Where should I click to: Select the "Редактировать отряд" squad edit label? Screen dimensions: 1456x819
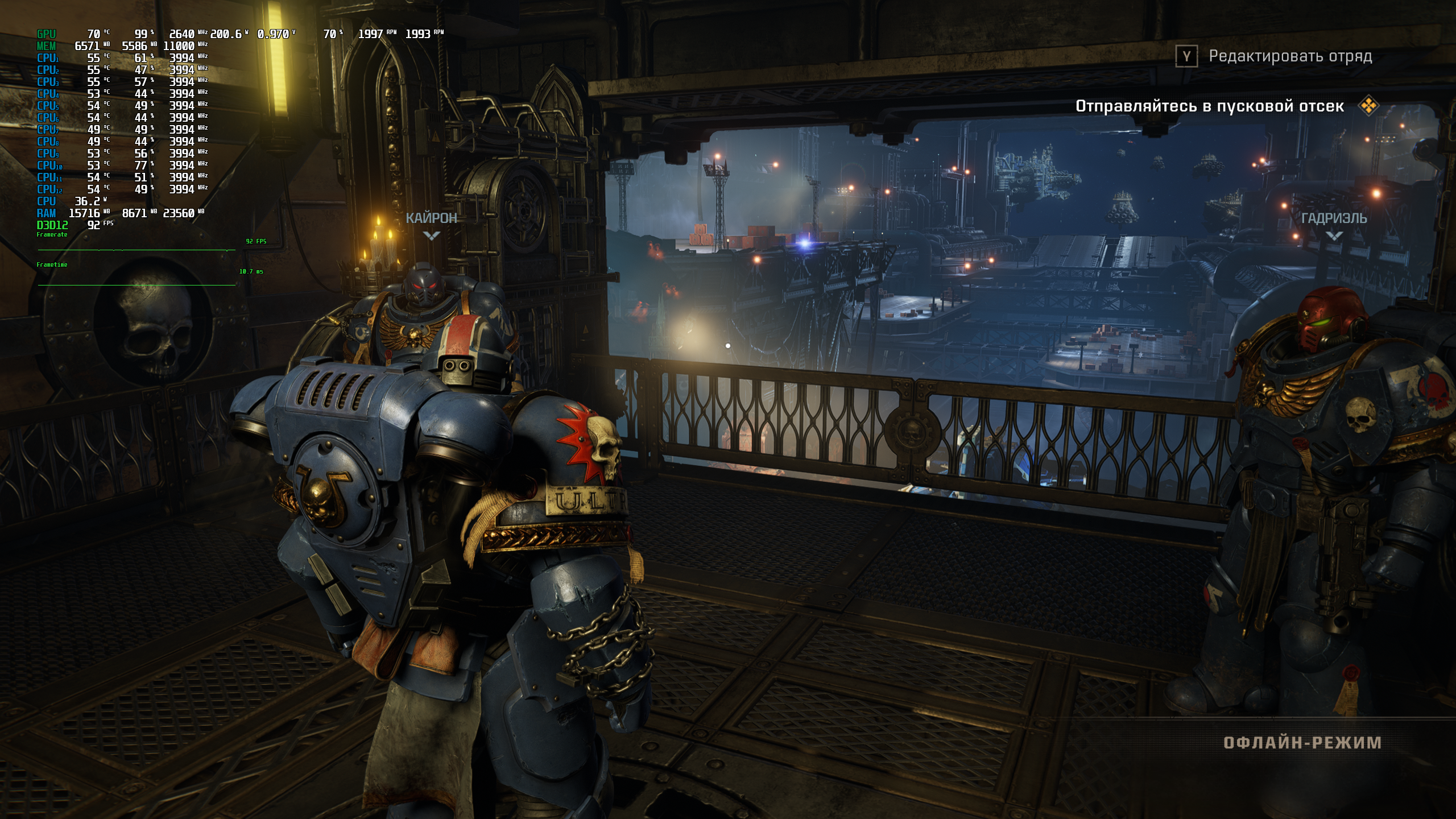click(1290, 56)
